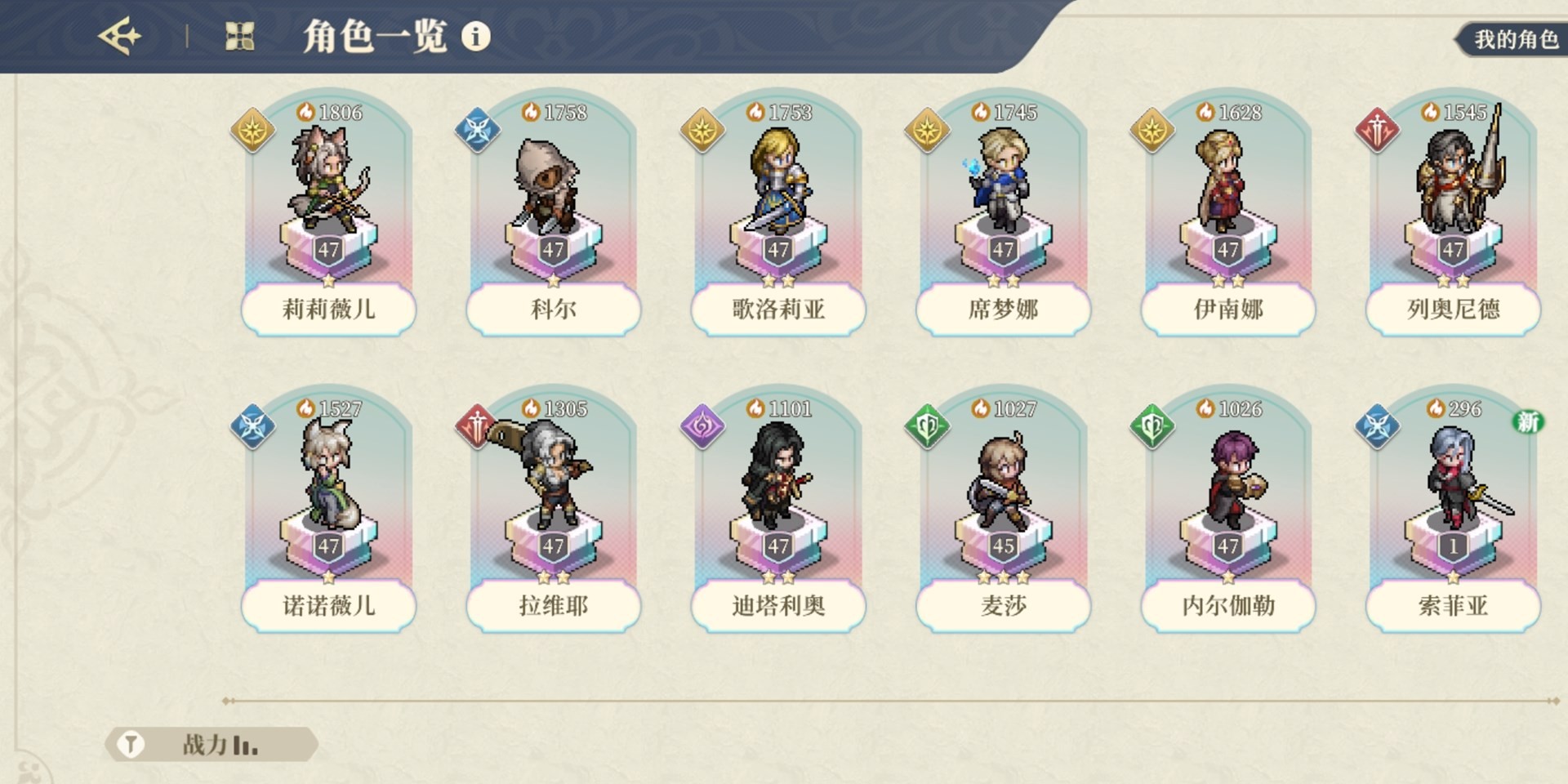Select character 科尔
Screen dimensions: 1568x784
(x=554, y=212)
